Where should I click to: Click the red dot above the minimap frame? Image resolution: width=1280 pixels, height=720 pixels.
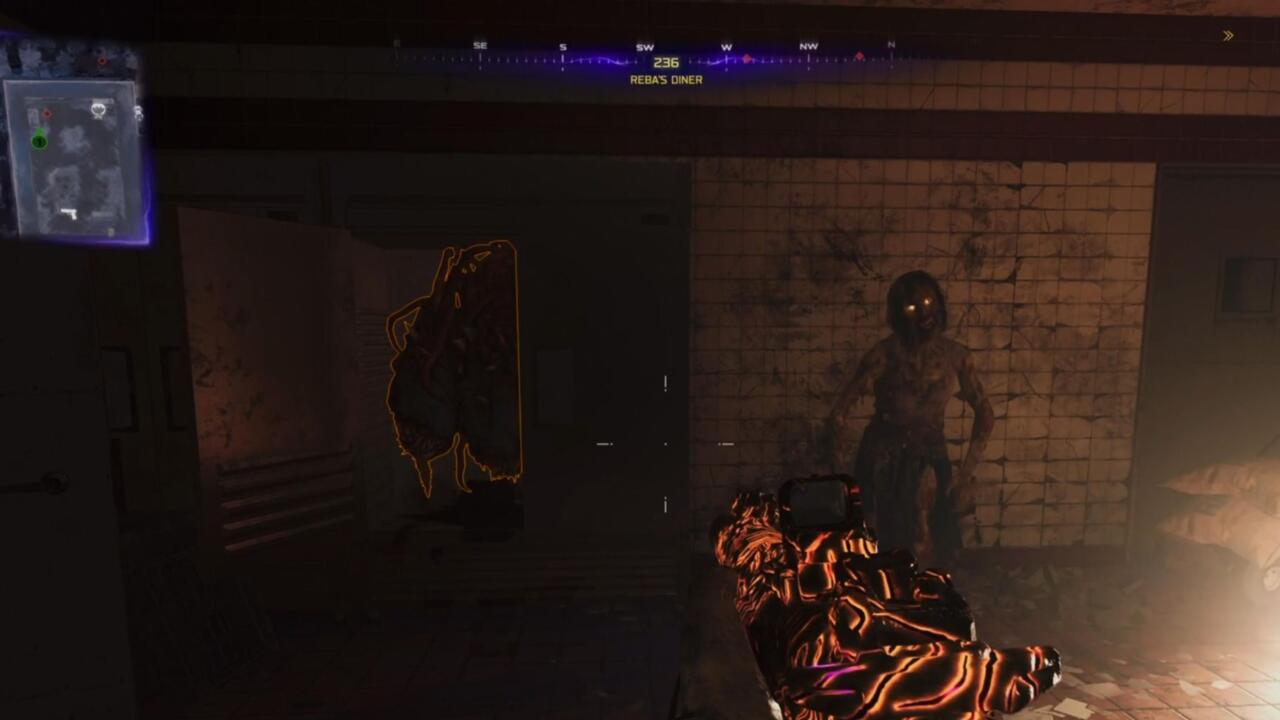tap(102, 61)
